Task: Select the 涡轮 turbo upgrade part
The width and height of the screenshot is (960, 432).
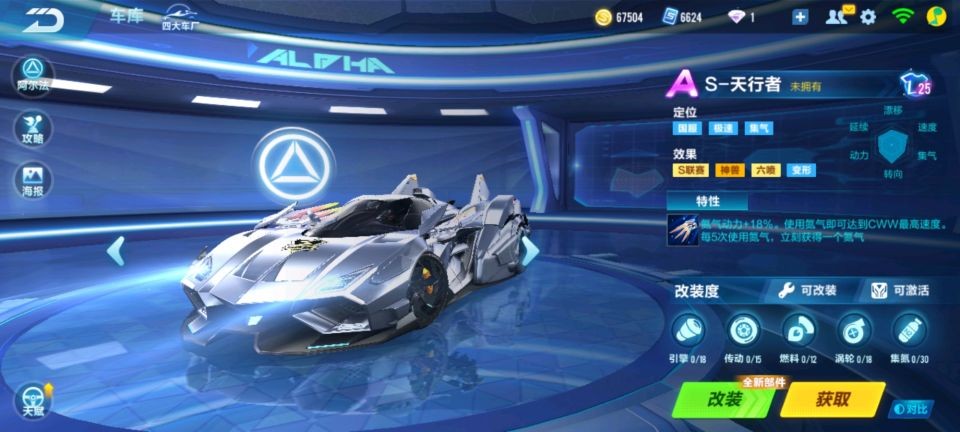Action: [x=853, y=336]
